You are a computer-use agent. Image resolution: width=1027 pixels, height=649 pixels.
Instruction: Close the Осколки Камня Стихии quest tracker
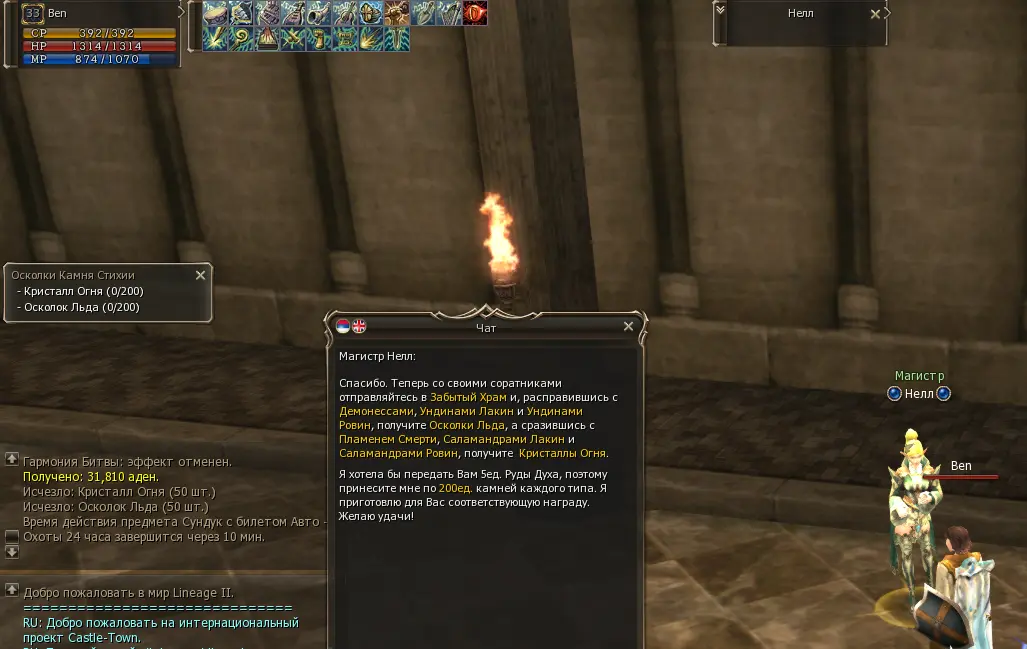[x=200, y=275]
